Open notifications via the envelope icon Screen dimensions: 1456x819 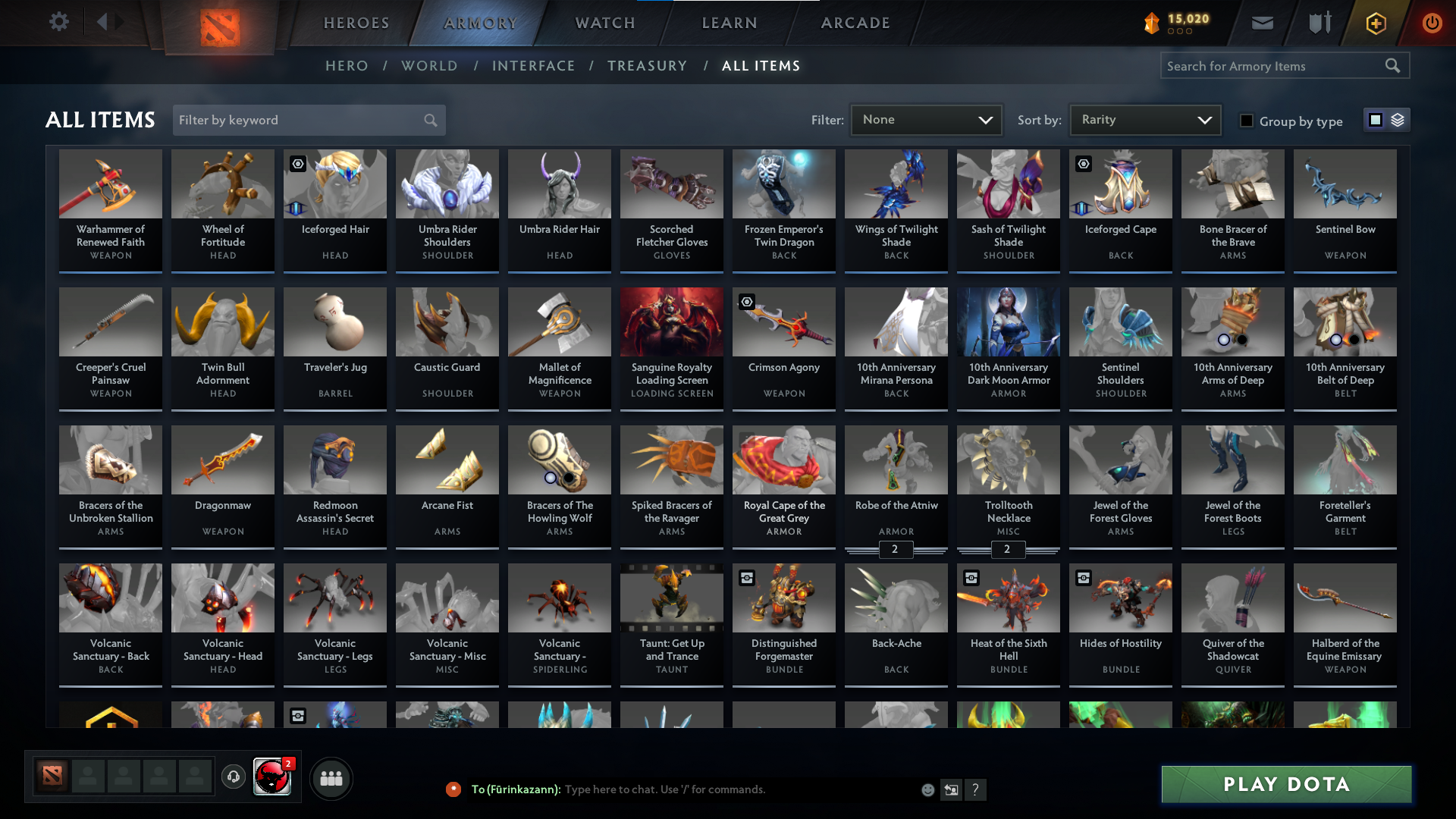[x=1262, y=23]
